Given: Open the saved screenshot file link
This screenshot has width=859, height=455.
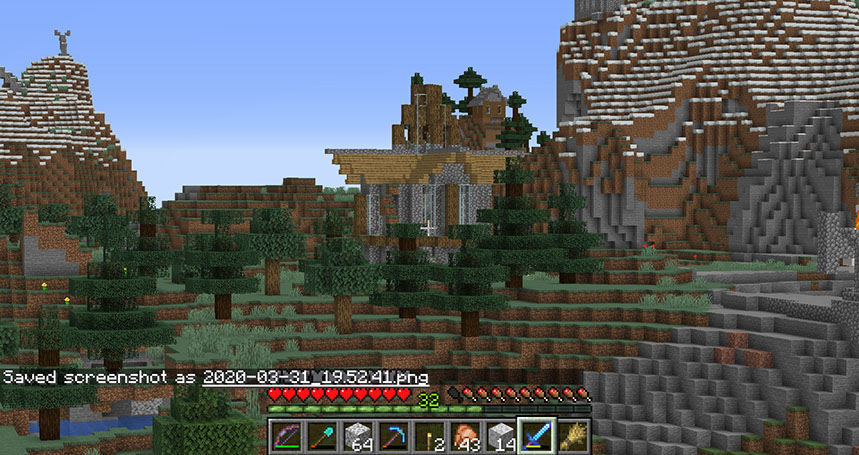Looking at the screenshot, I should (x=315, y=378).
